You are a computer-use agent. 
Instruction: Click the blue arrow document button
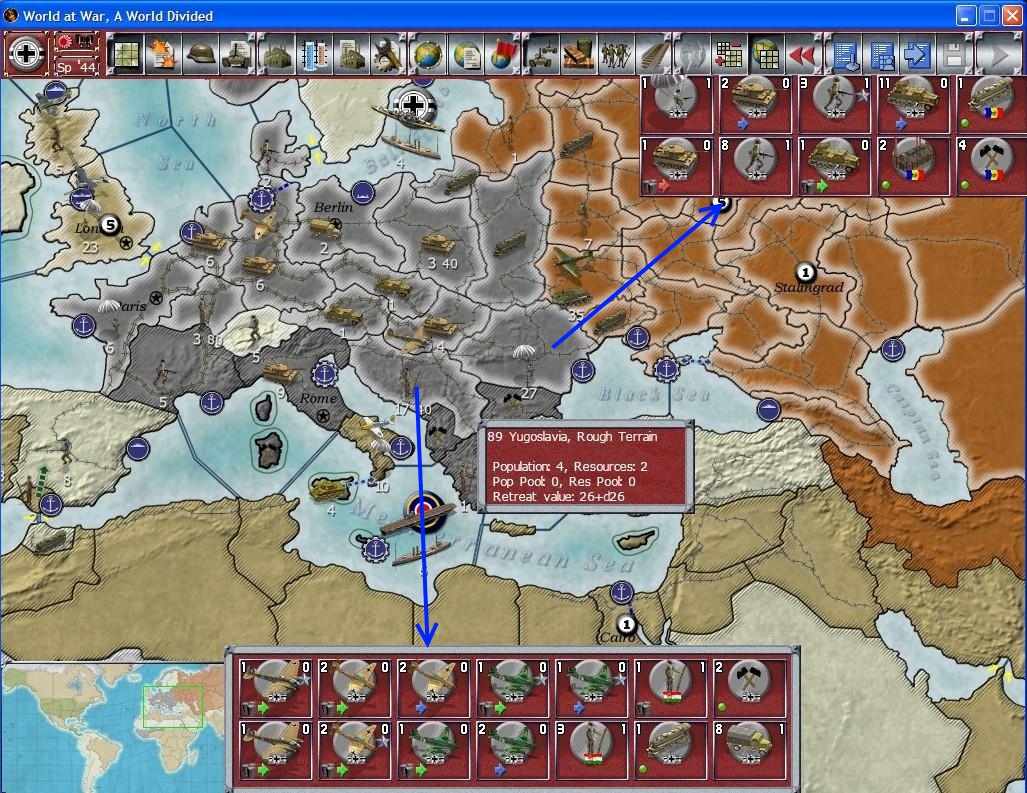click(916, 53)
